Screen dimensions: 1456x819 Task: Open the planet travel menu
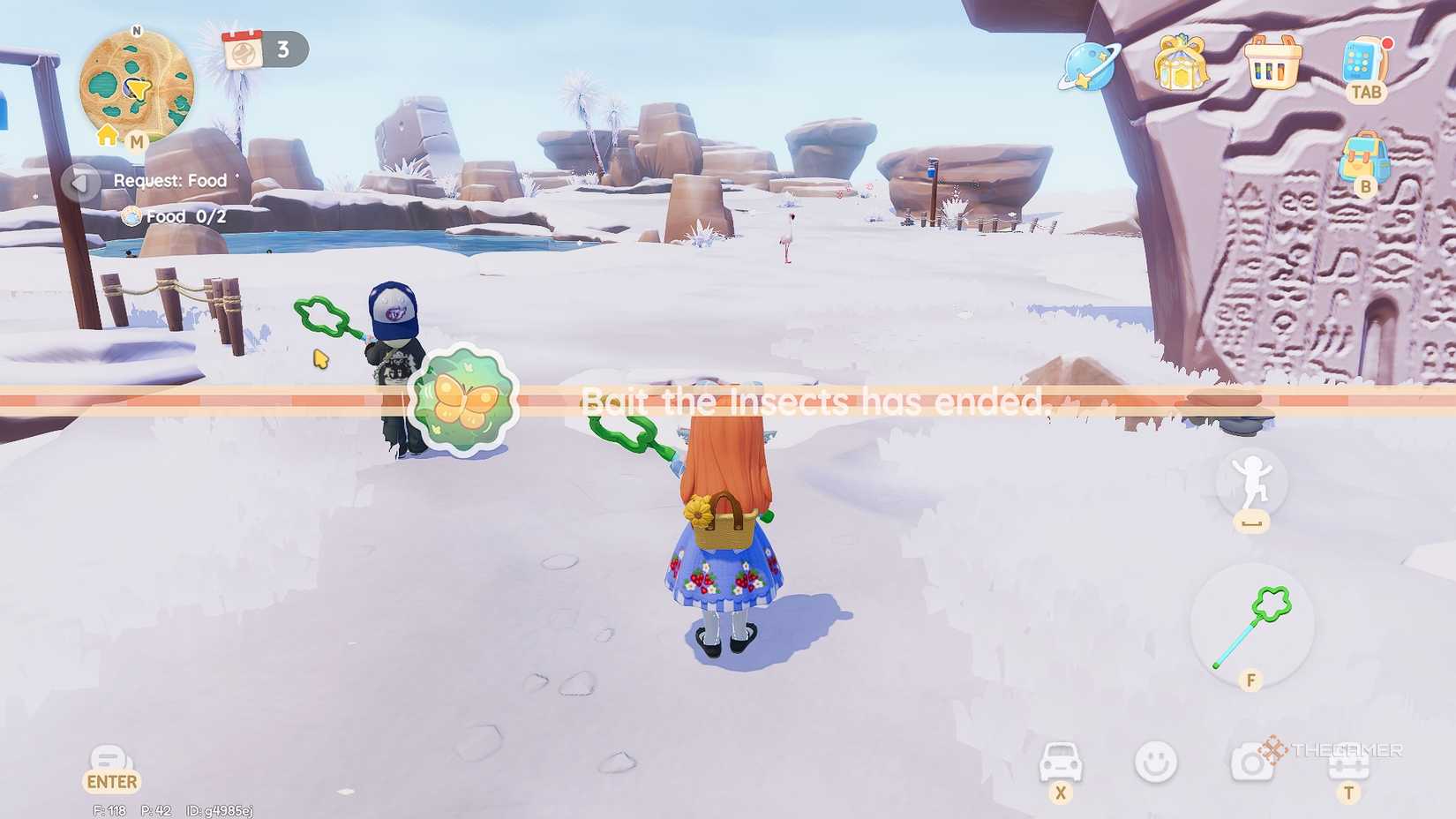[x=1088, y=67]
